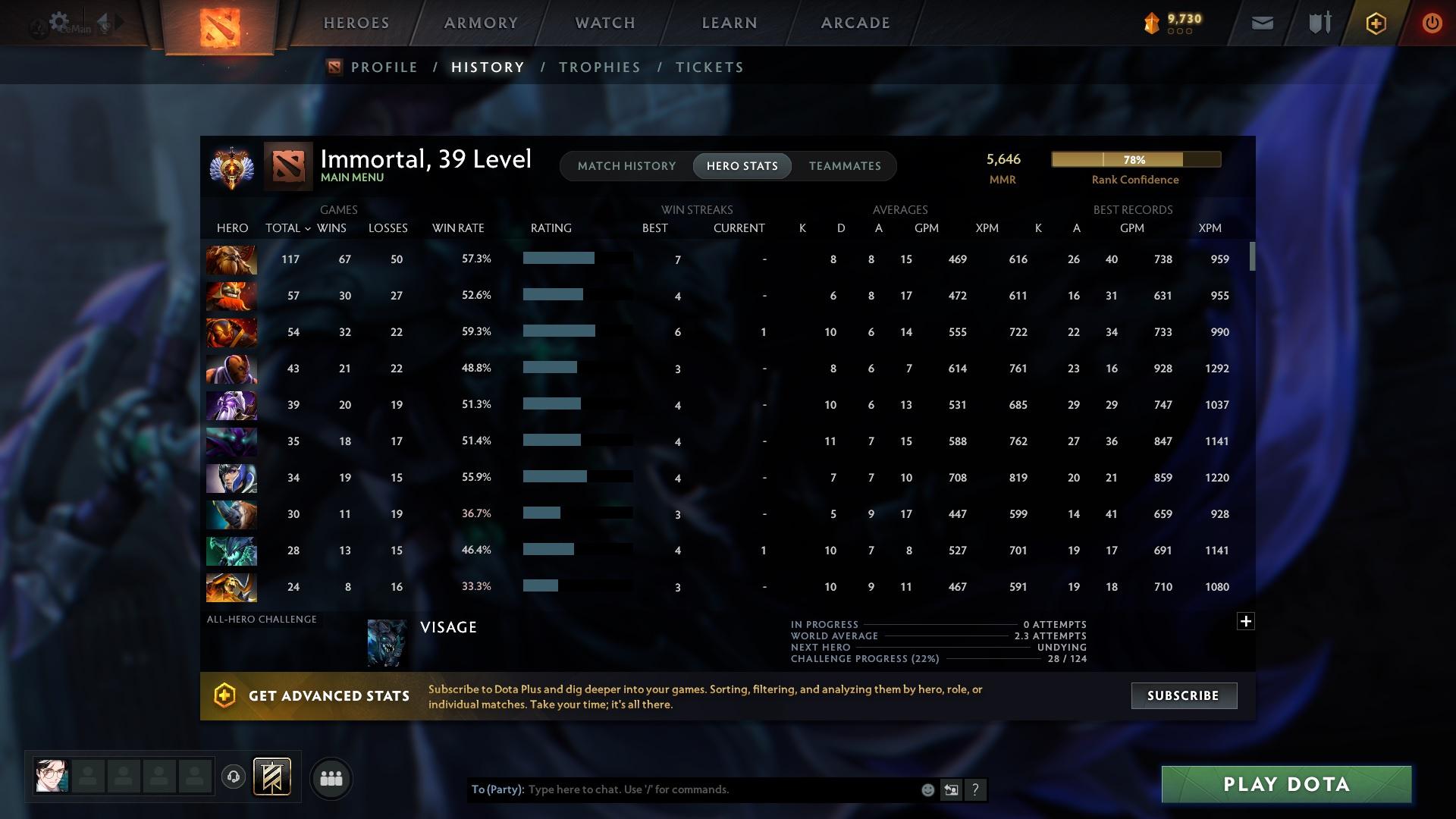Click the SUBSCRIBE button for Dota Plus
Viewport: 1456px width, 819px height.
pyautogui.click(x=1183, y=695)
